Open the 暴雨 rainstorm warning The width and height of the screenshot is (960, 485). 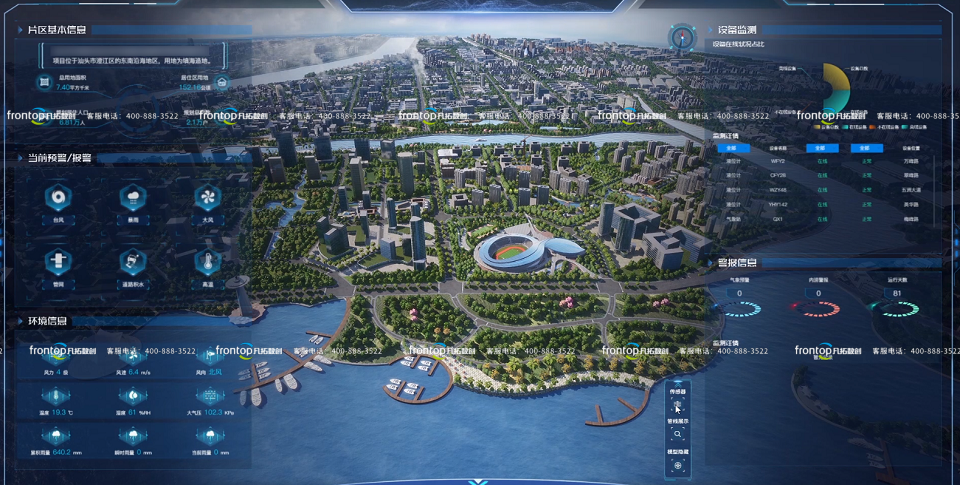pos(133,196)
